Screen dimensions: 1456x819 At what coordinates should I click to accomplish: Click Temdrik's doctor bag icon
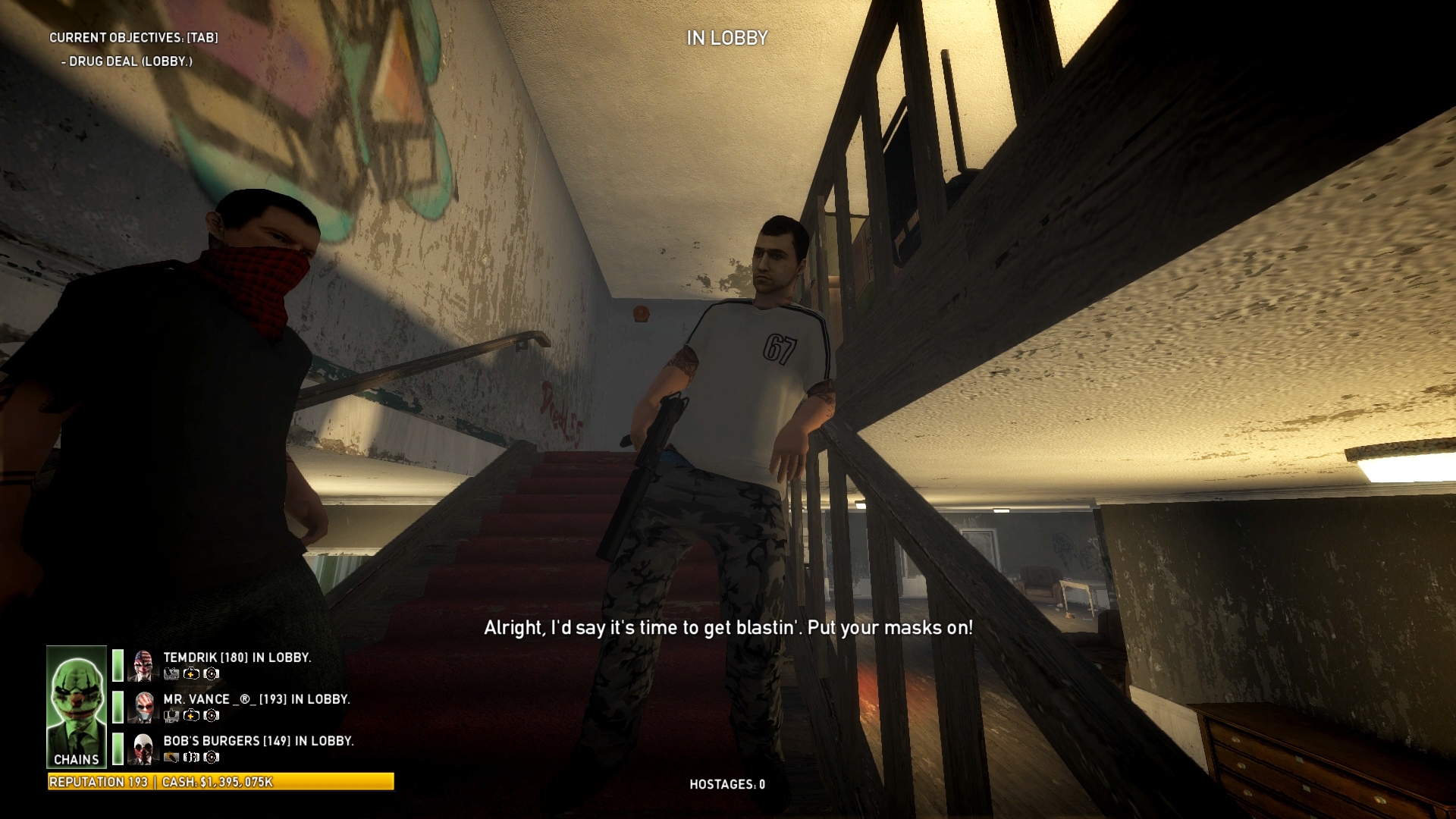192,673
